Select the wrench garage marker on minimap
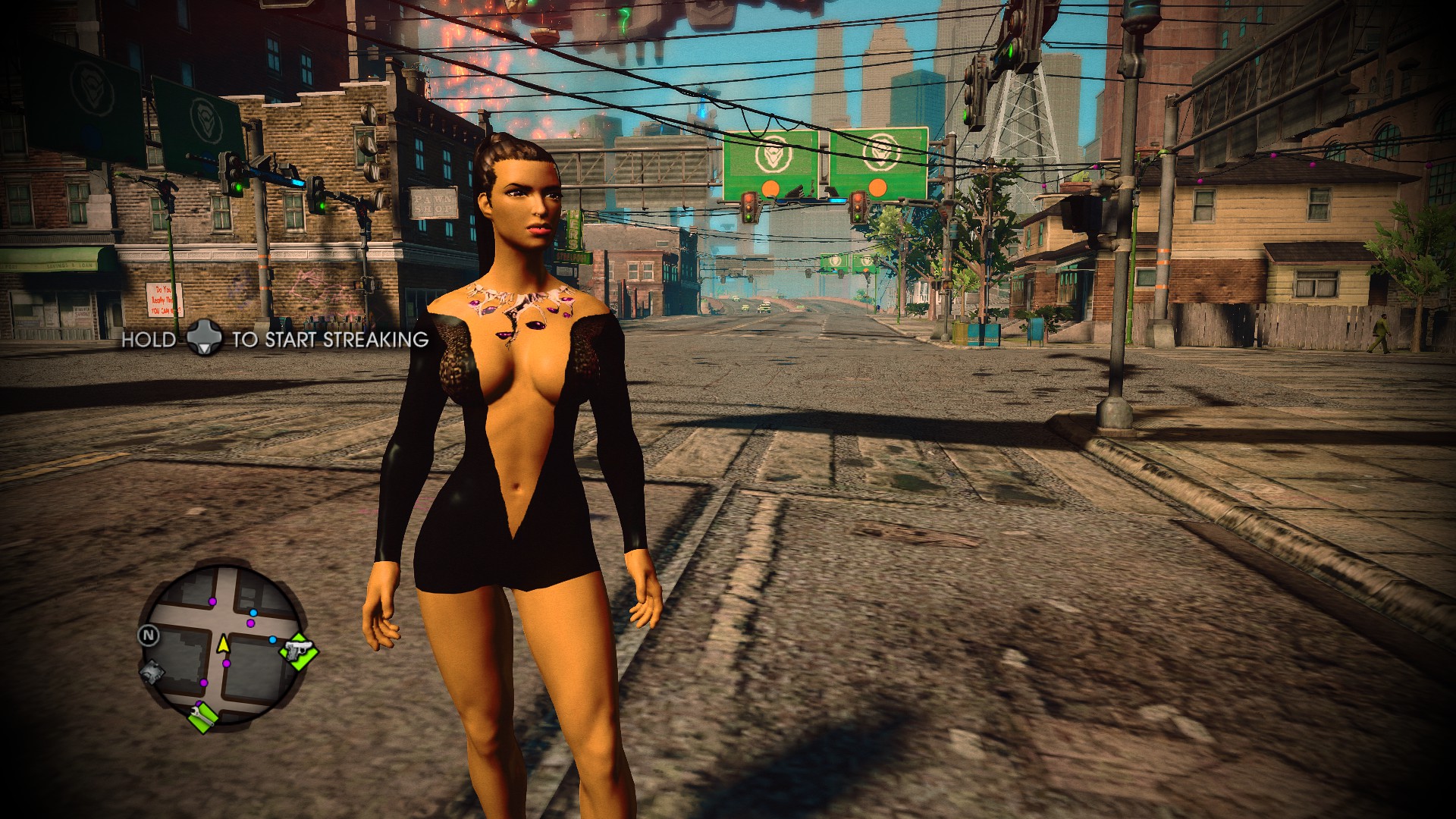Screen dimensions: 1456x819 [202, 716]
